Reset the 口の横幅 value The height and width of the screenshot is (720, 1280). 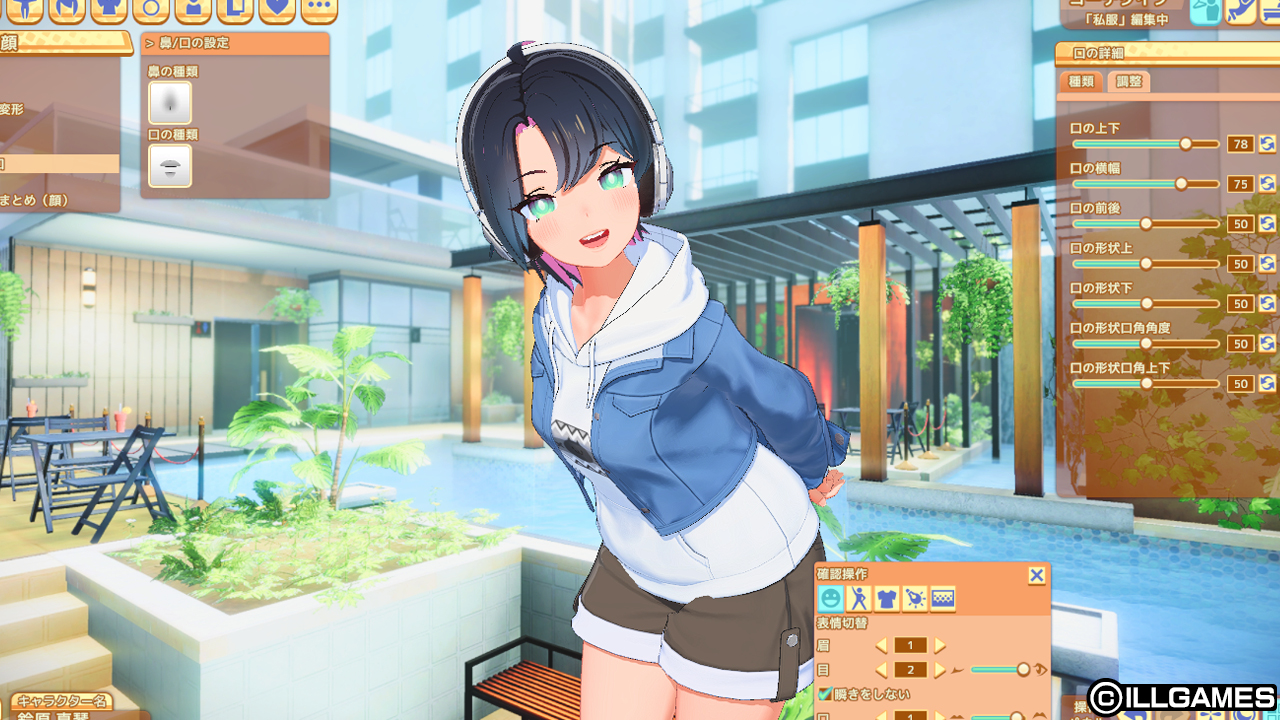pos(1267,184)
